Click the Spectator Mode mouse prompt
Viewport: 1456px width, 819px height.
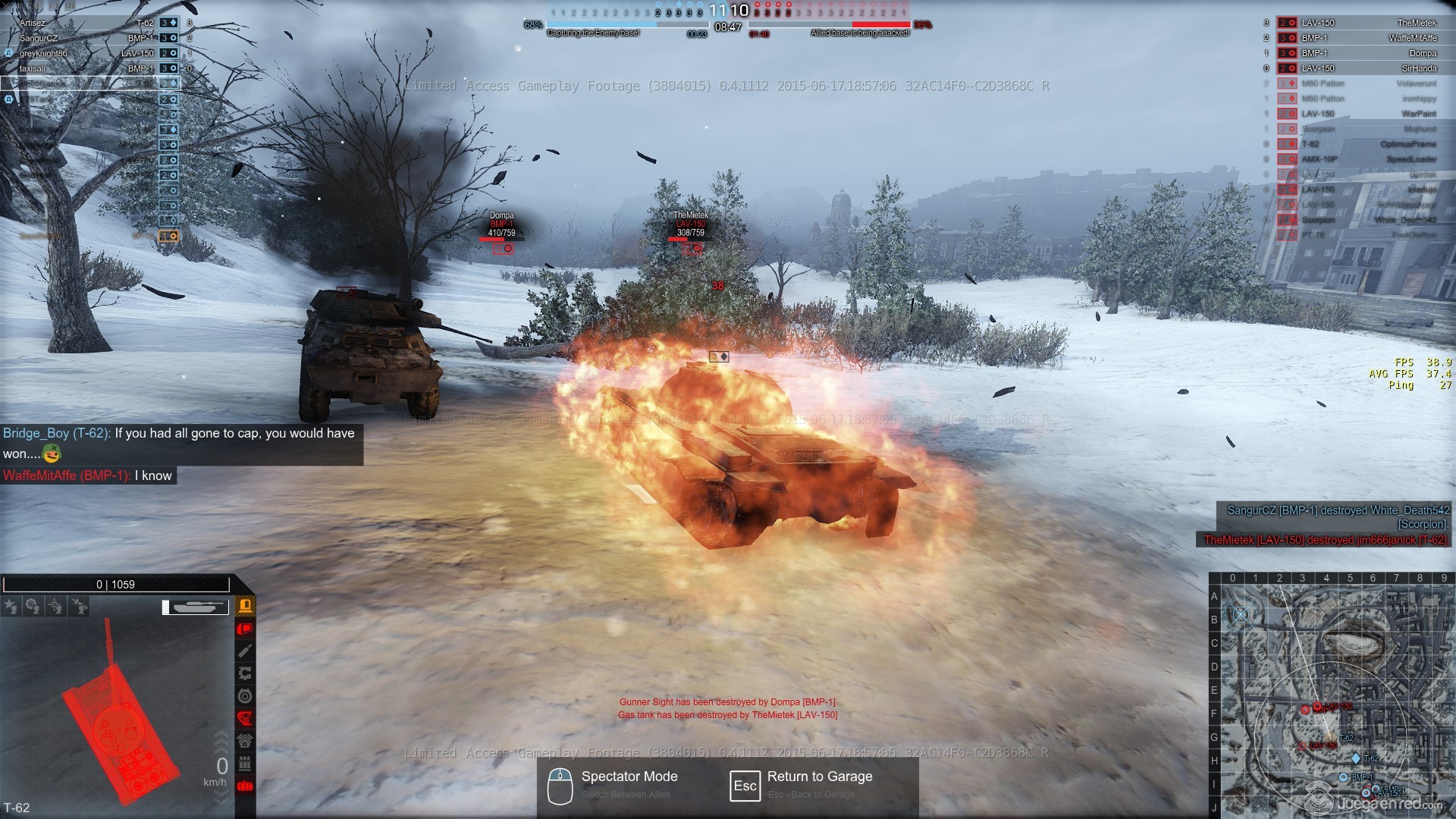point(560,785)
